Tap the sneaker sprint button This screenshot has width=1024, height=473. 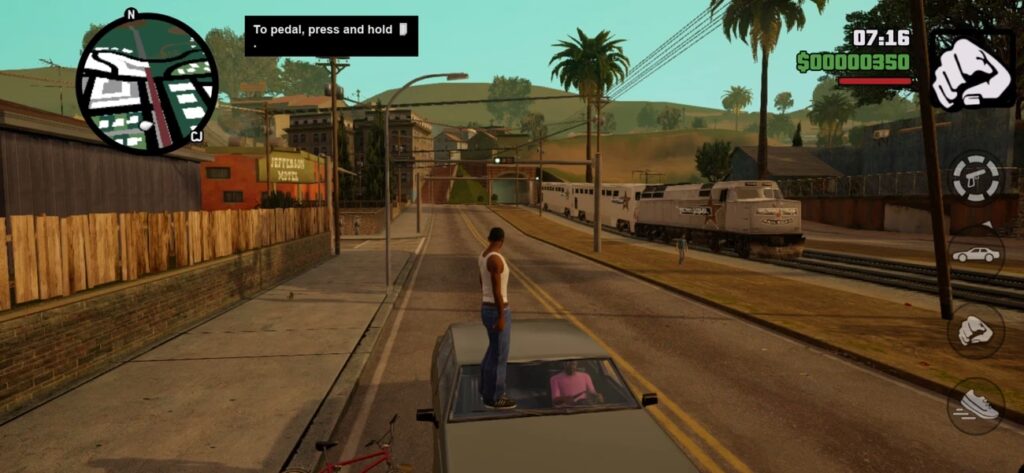(975, 404)
